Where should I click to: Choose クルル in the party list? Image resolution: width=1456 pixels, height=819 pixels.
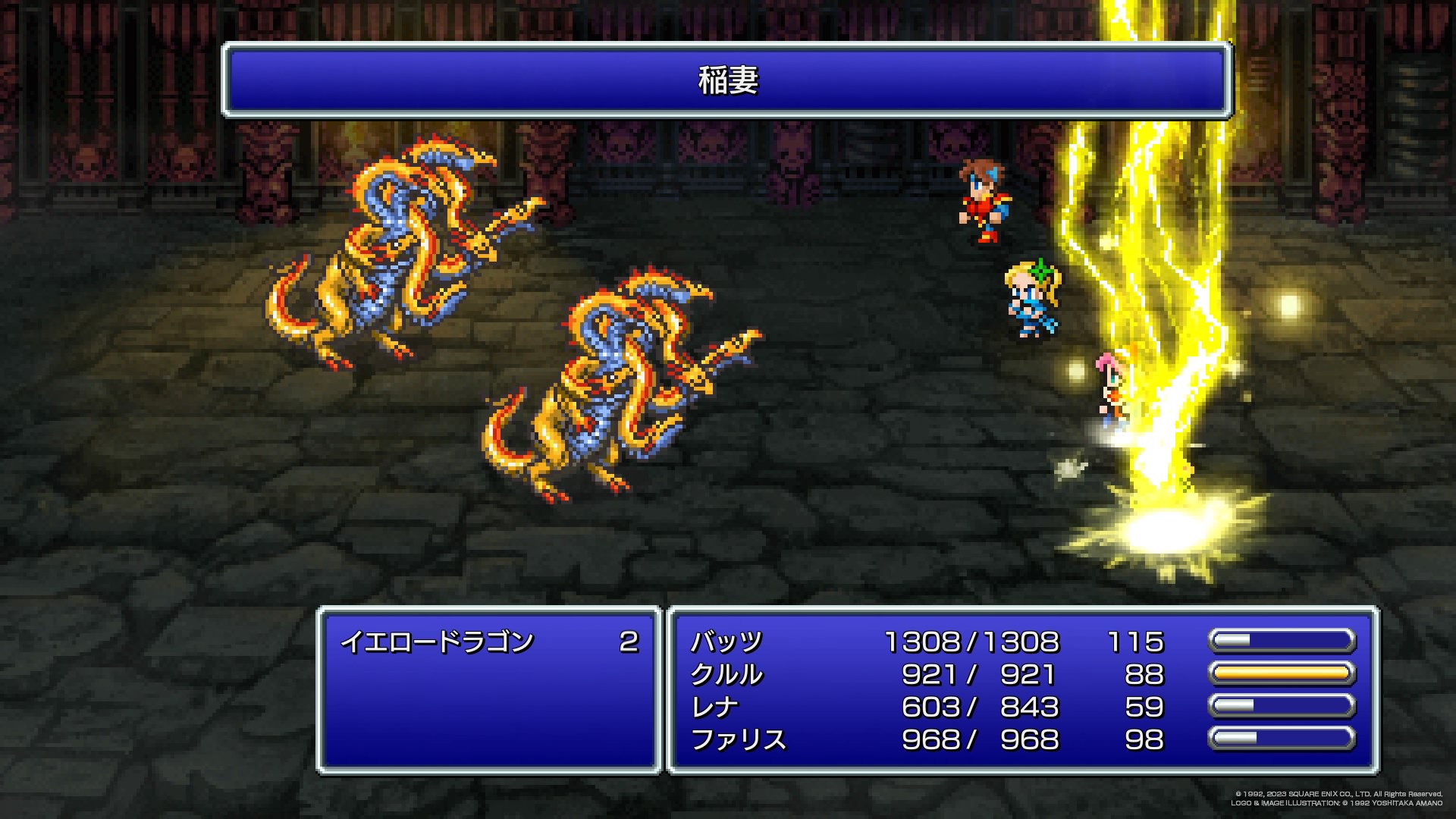click(726, 675)
